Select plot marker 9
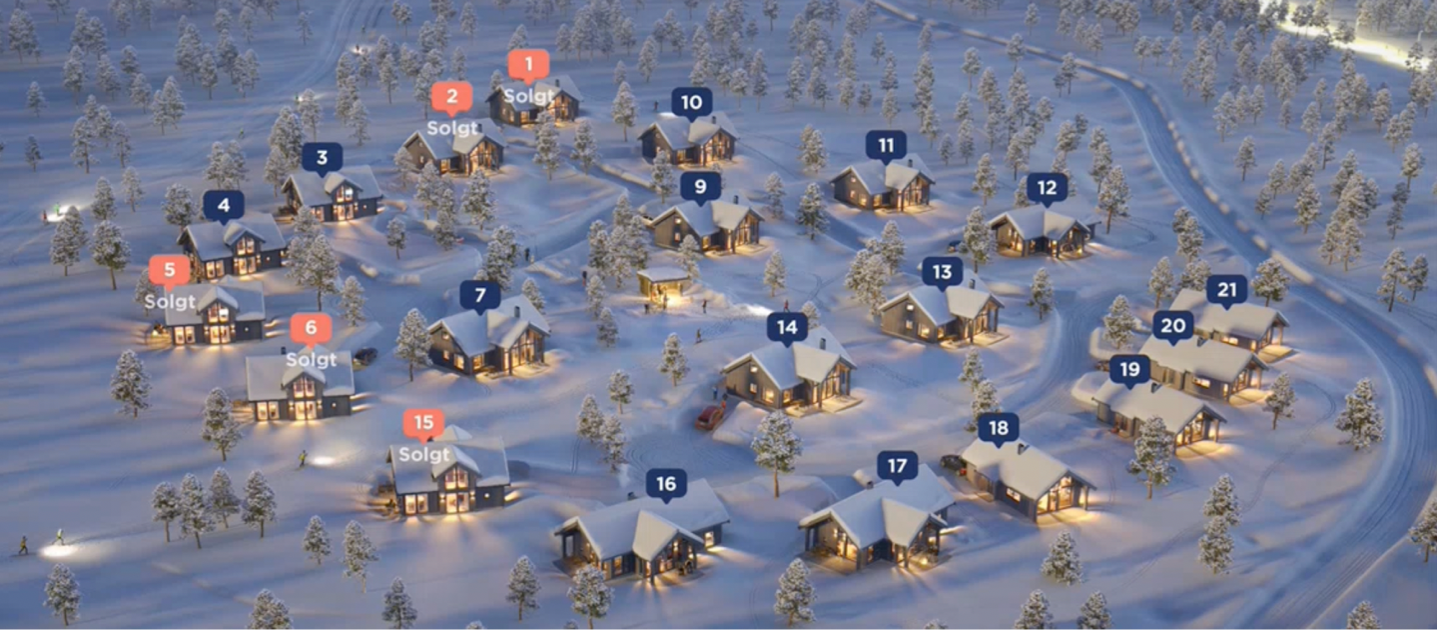The image size is (1442, 632). (700, 186)
